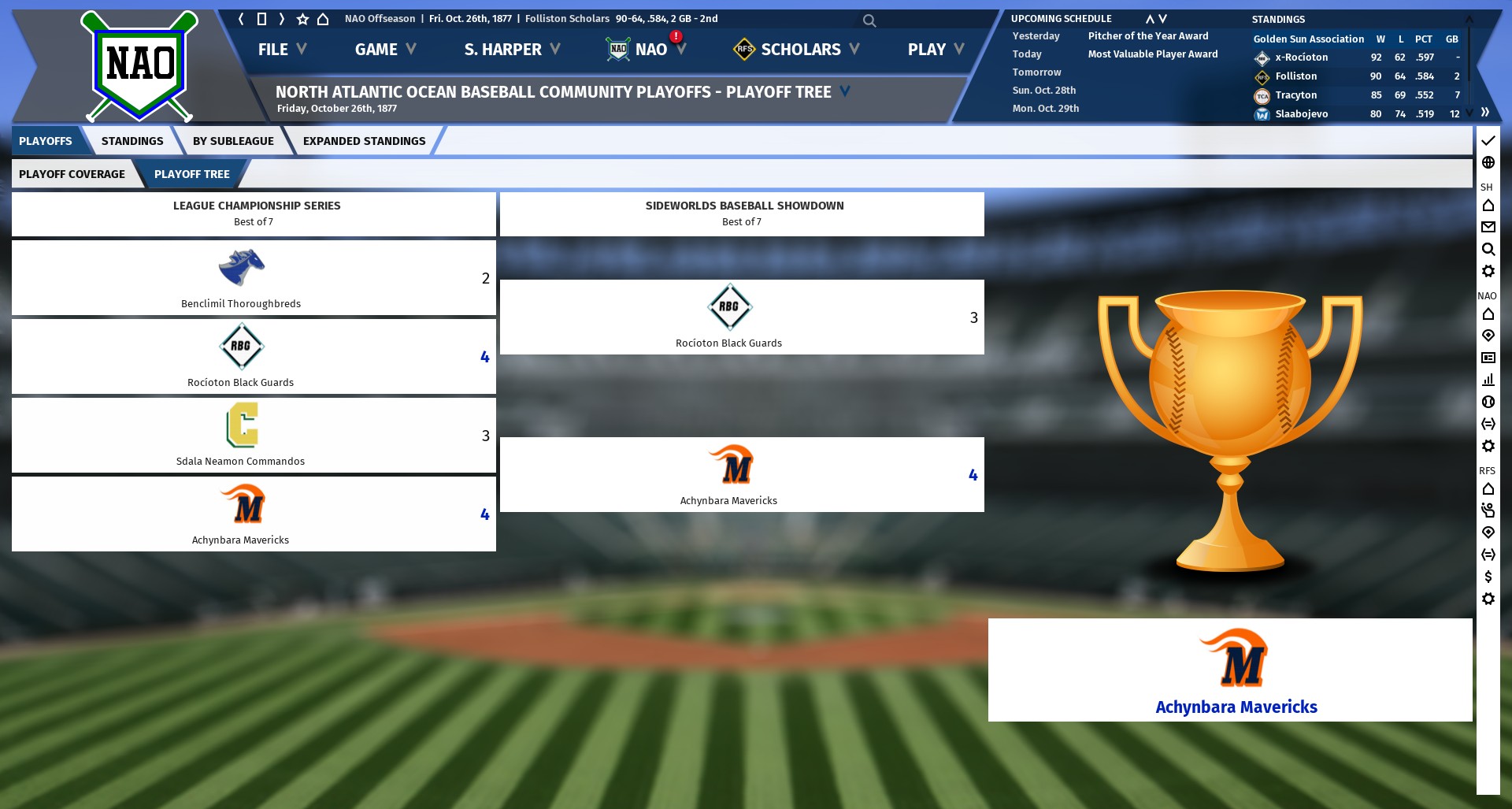The image size is (1512, 809).
Task: Switch to the Standings tab
Action: pos(132,141)
